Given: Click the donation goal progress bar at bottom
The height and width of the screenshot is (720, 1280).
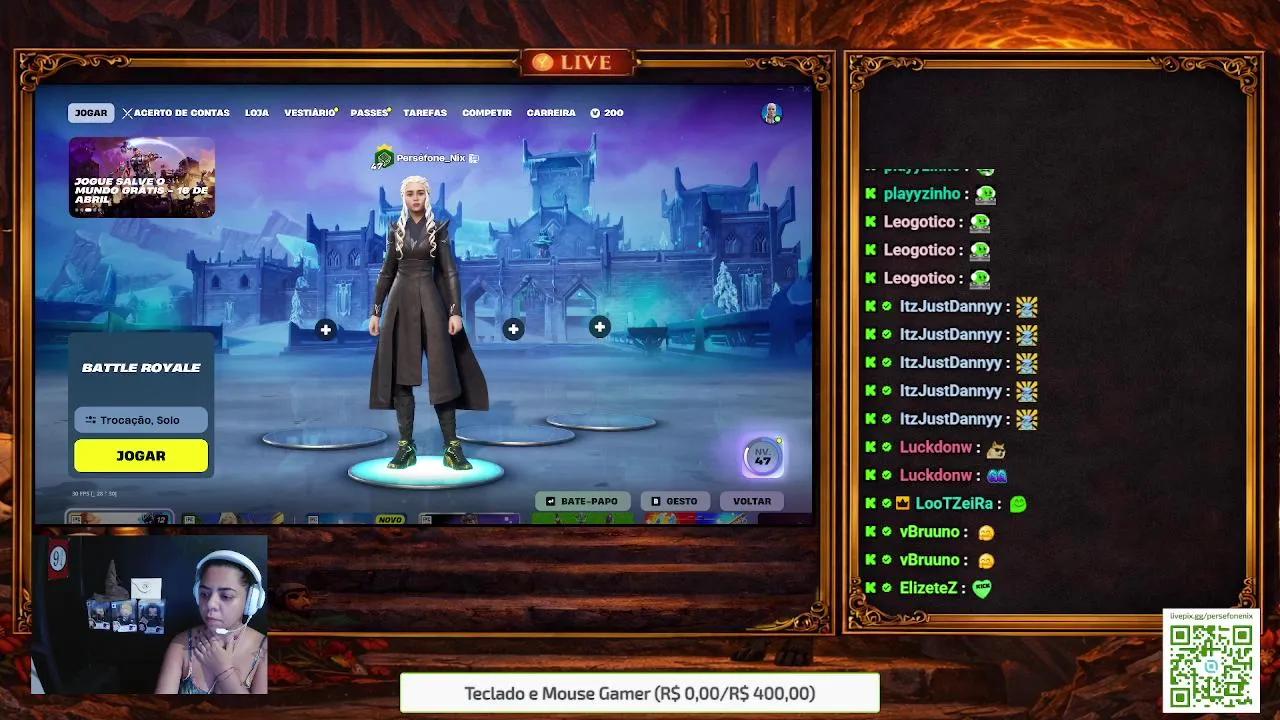Looking at the screenshot, I should point(640,692).
